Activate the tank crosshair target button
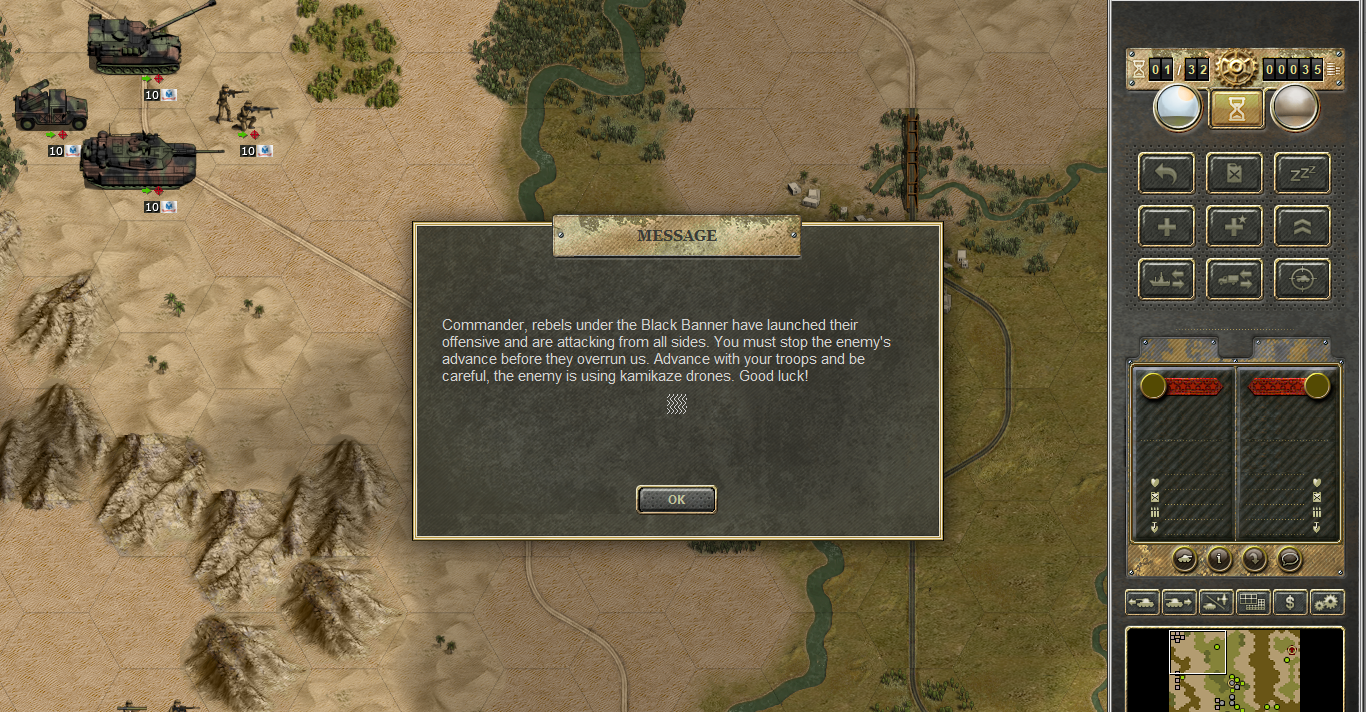The height and width of the screenshot is (712, 1366). click(x=1301, y=279)
